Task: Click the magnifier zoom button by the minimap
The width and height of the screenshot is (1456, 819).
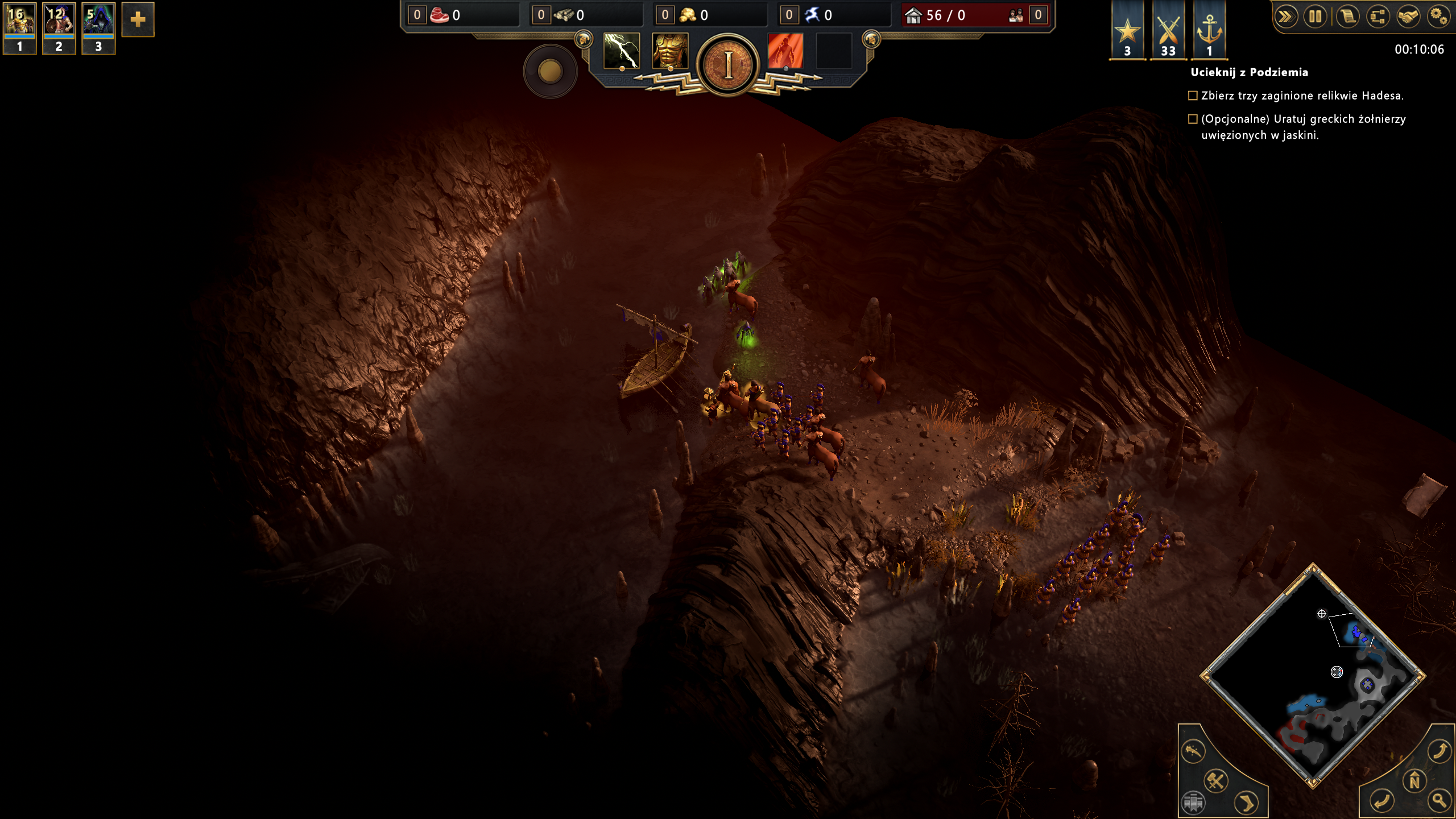Action: (1440, 801)
